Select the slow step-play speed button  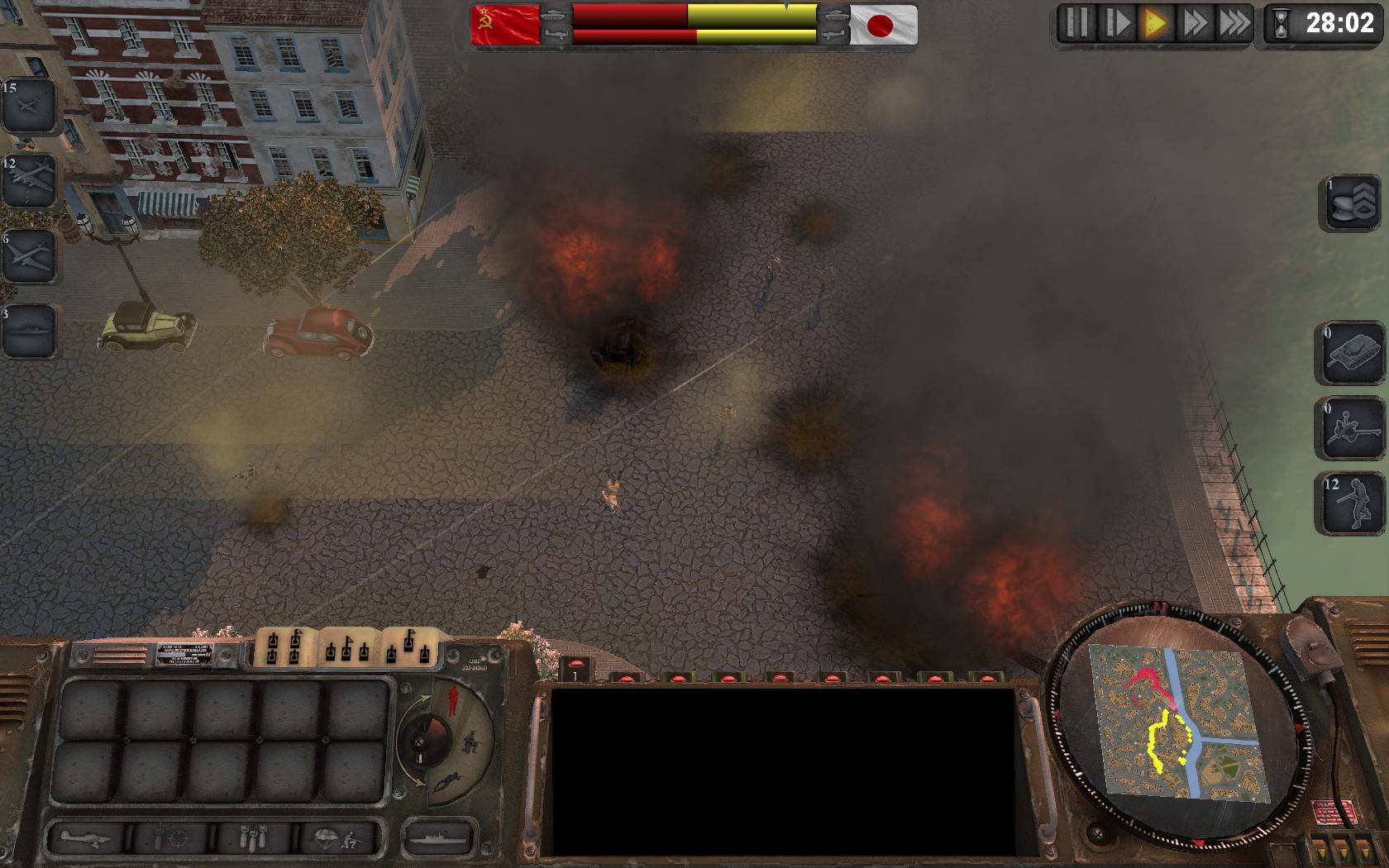(1116, 23)
